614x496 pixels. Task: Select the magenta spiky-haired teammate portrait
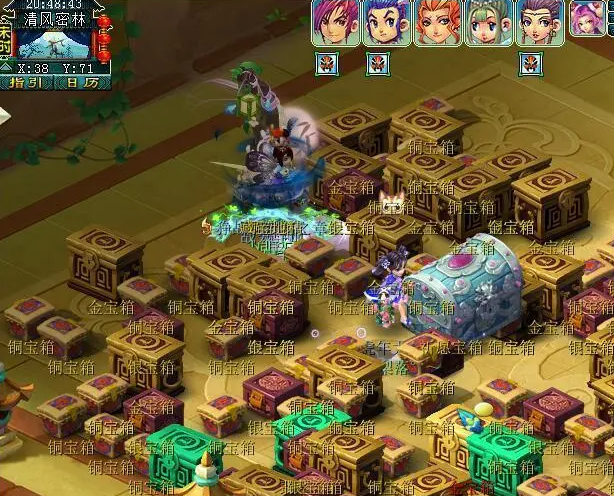335,22
